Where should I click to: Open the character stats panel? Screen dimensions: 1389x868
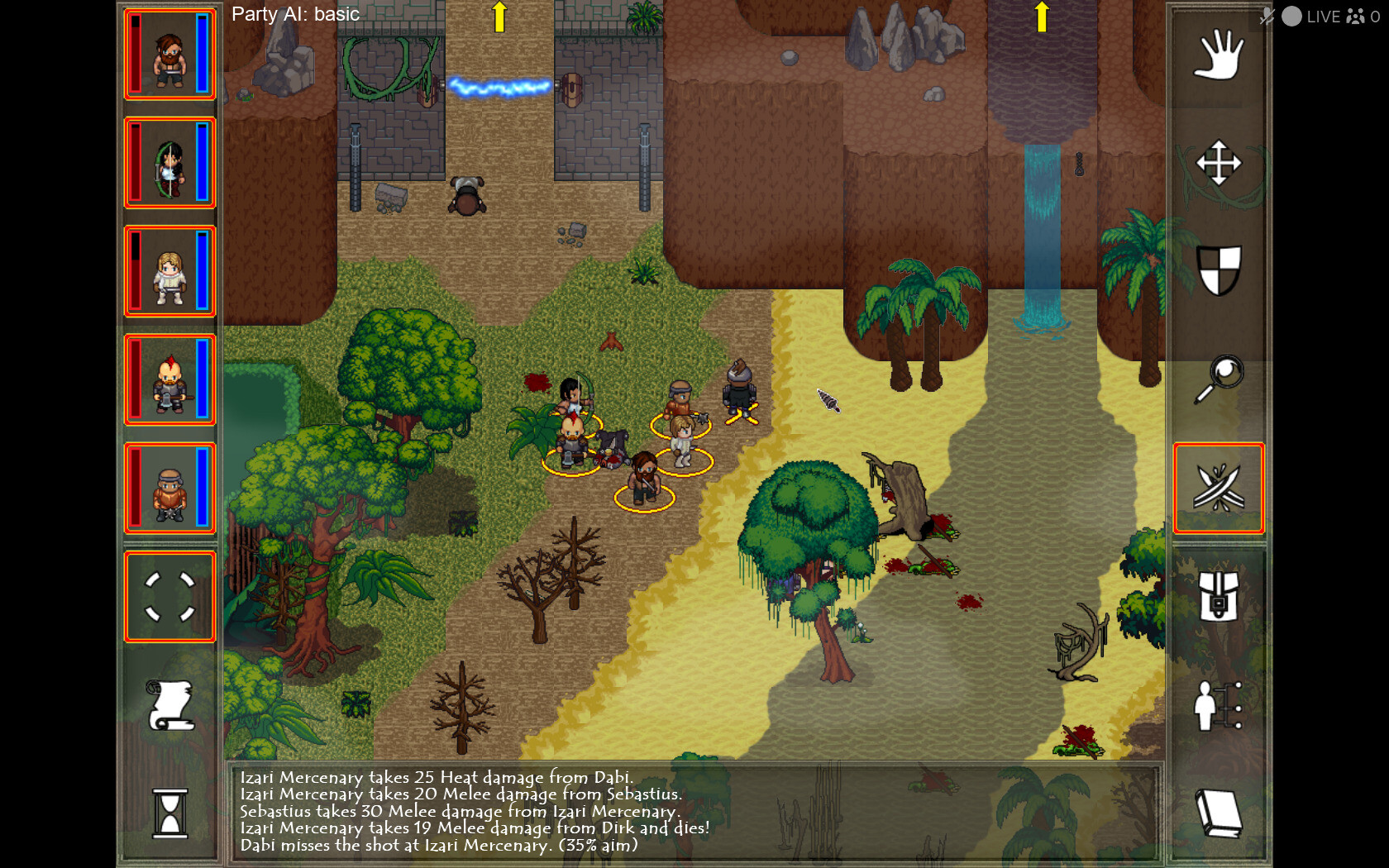point(1218,706)
